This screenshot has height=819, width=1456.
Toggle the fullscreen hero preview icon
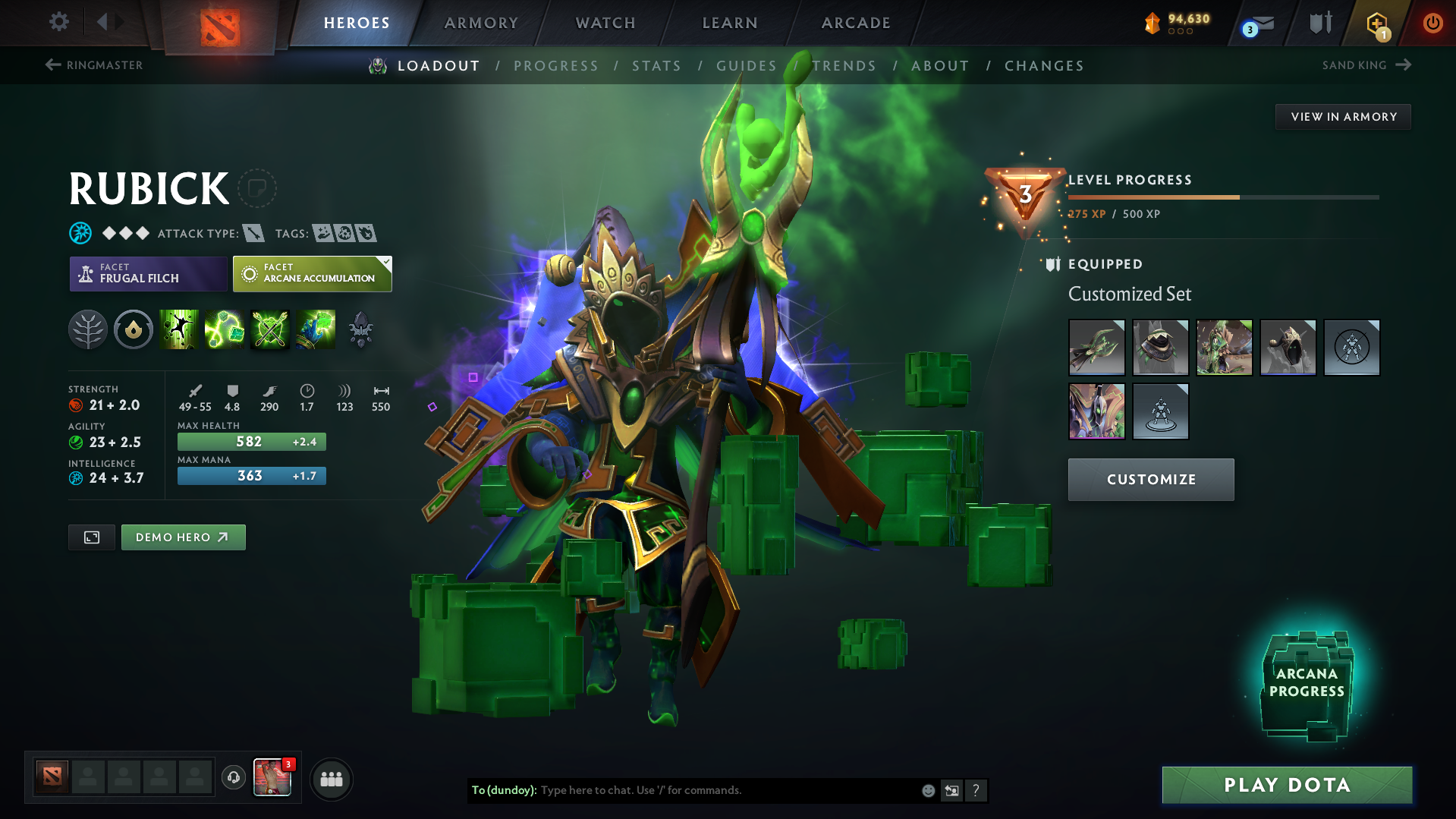pyautogui.click(x=91, y=537)
